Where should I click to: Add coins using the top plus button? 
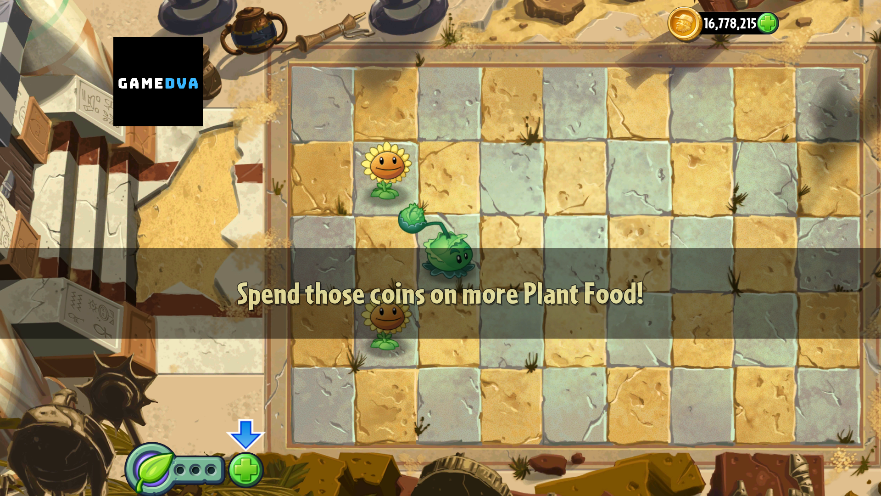[767, 23]
